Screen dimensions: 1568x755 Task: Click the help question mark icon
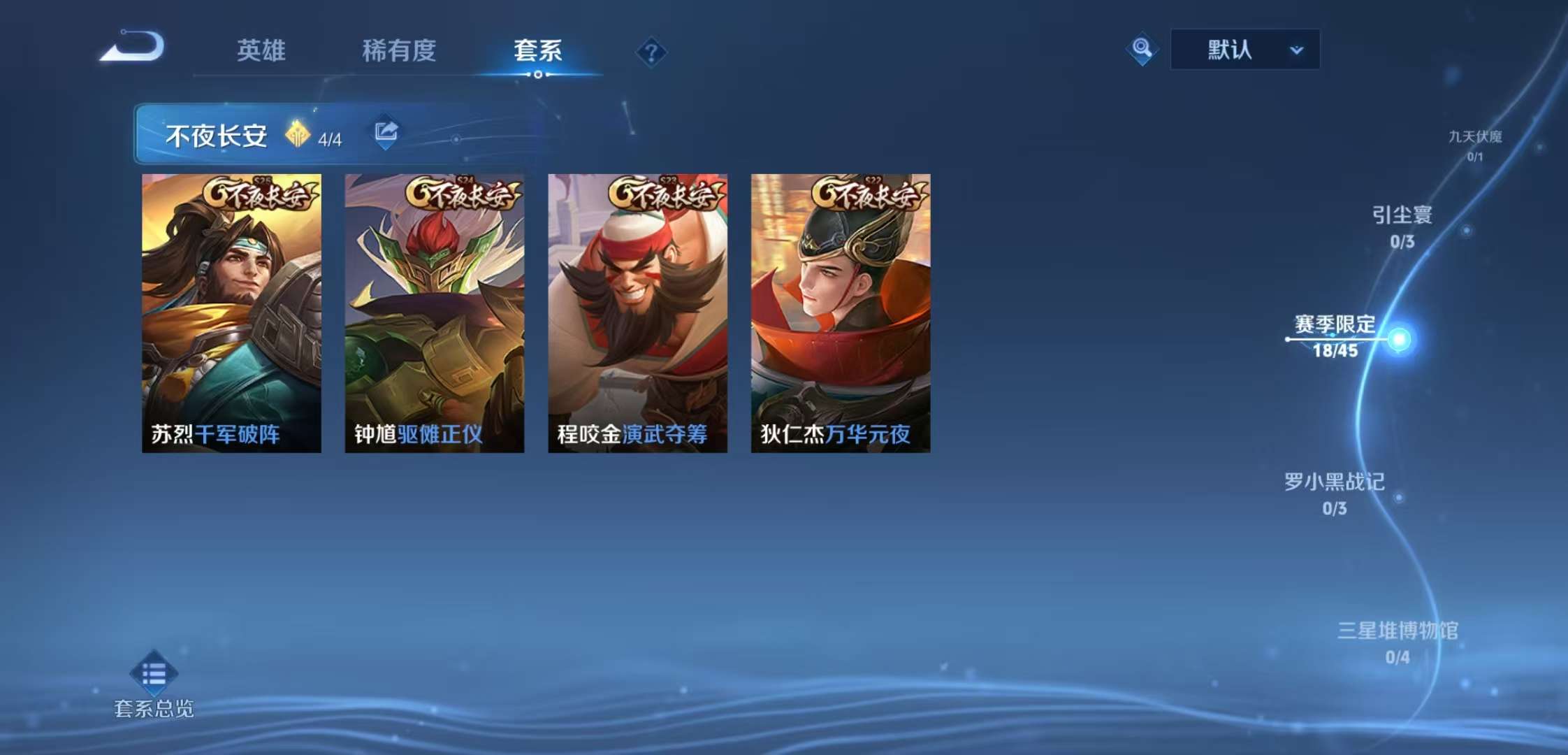[651, 51]
